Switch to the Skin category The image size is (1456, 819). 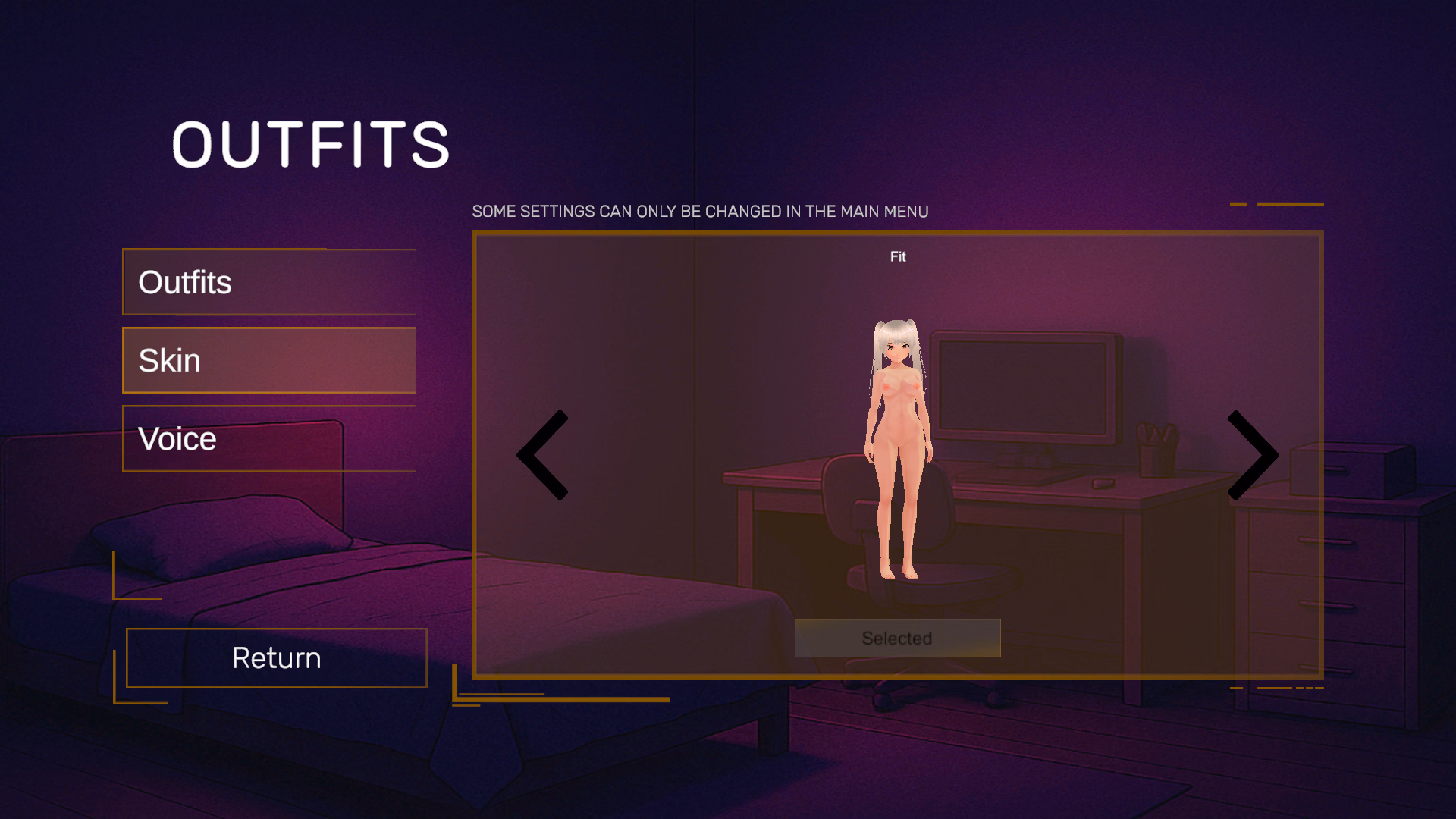point(269,361)
